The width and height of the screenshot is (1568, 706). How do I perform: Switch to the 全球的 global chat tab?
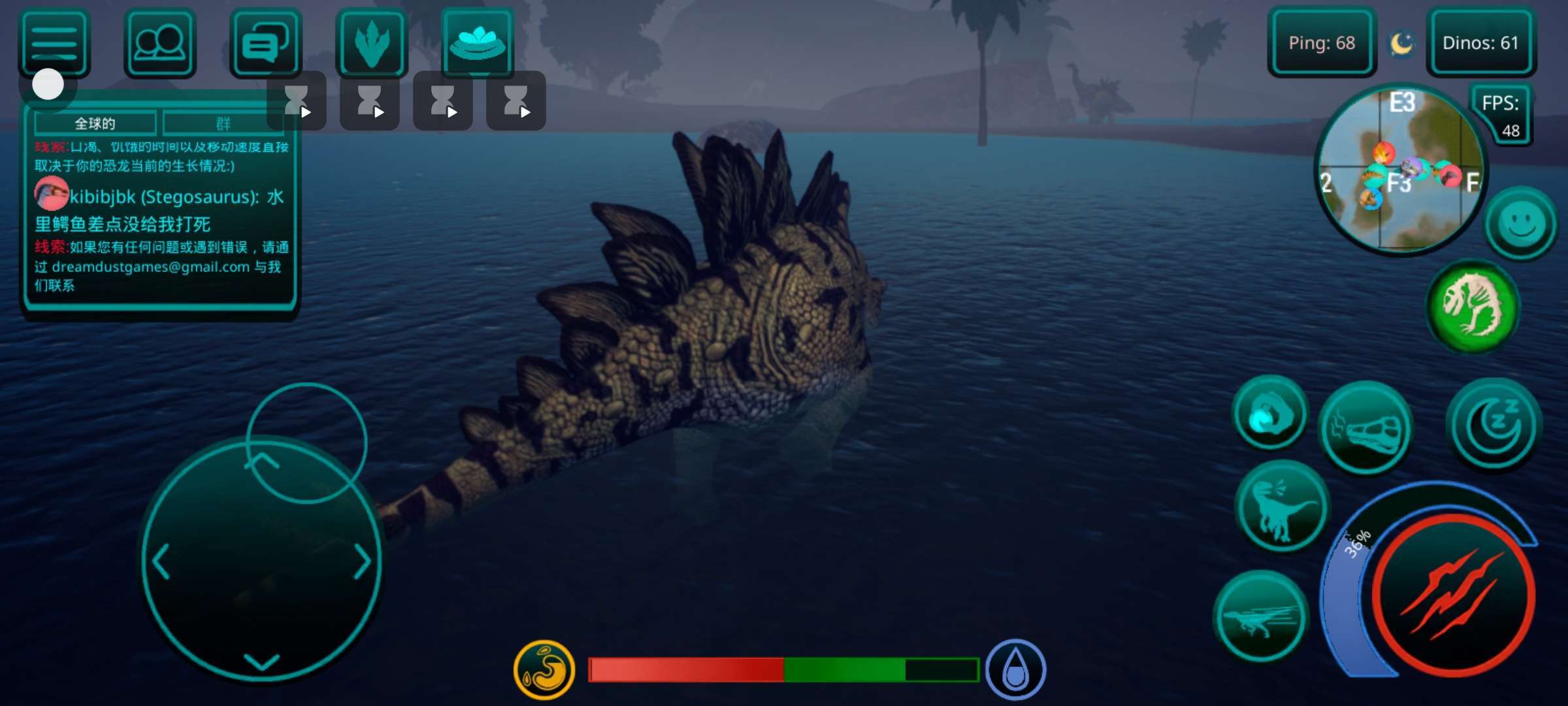95,124
